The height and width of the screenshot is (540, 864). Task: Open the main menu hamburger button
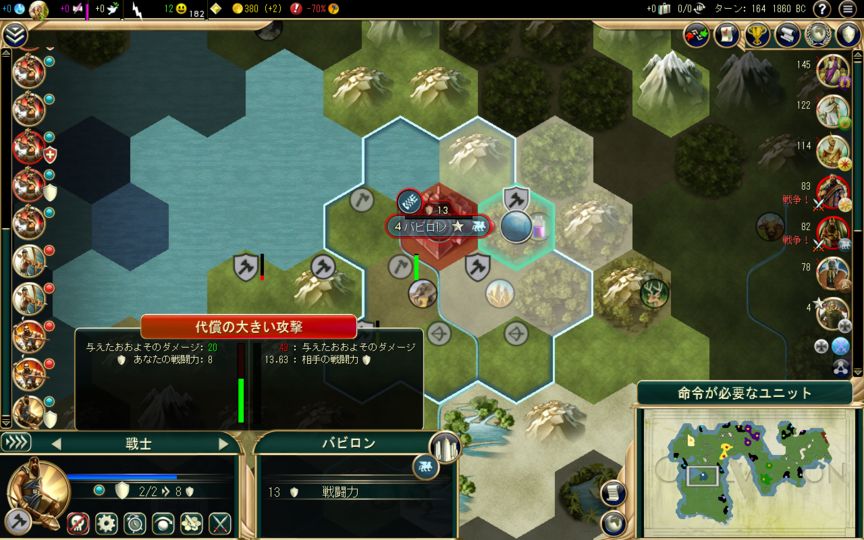(x=848, y=9)
